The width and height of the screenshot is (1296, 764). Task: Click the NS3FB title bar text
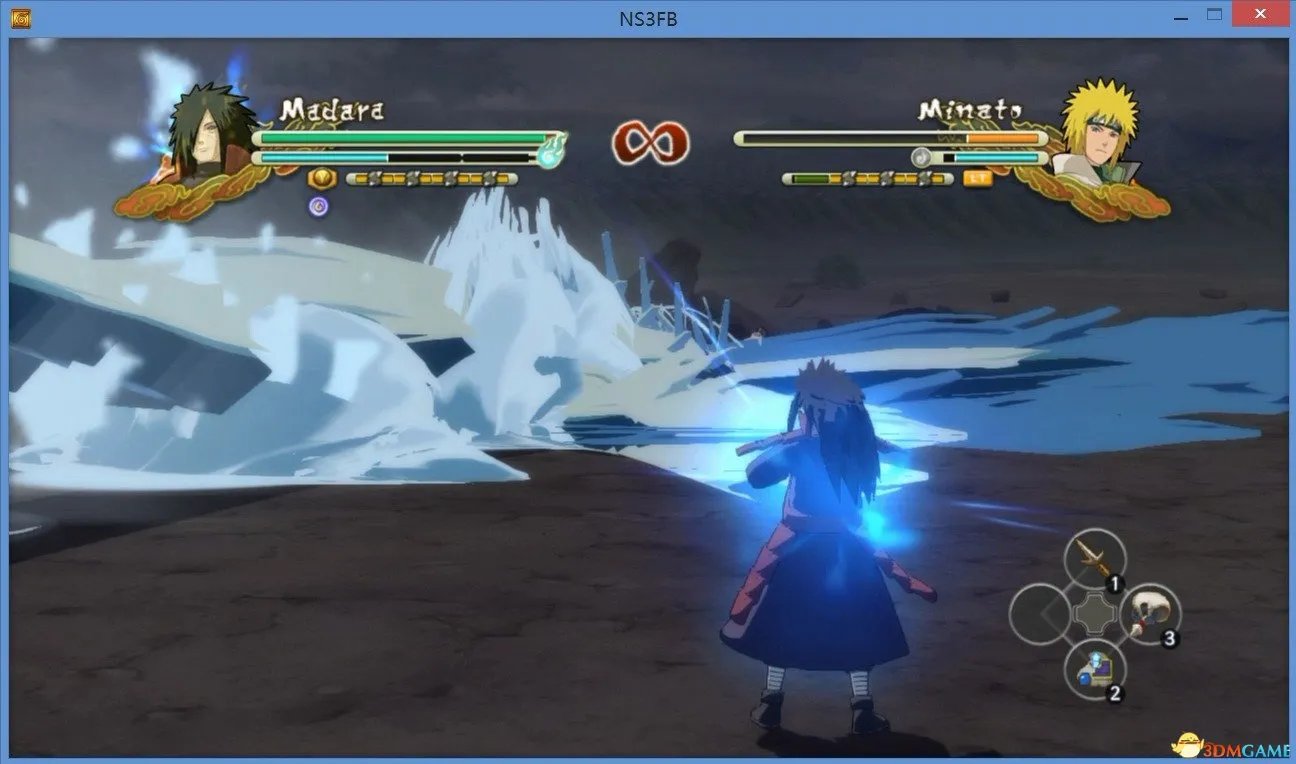(x=648, y=16)
